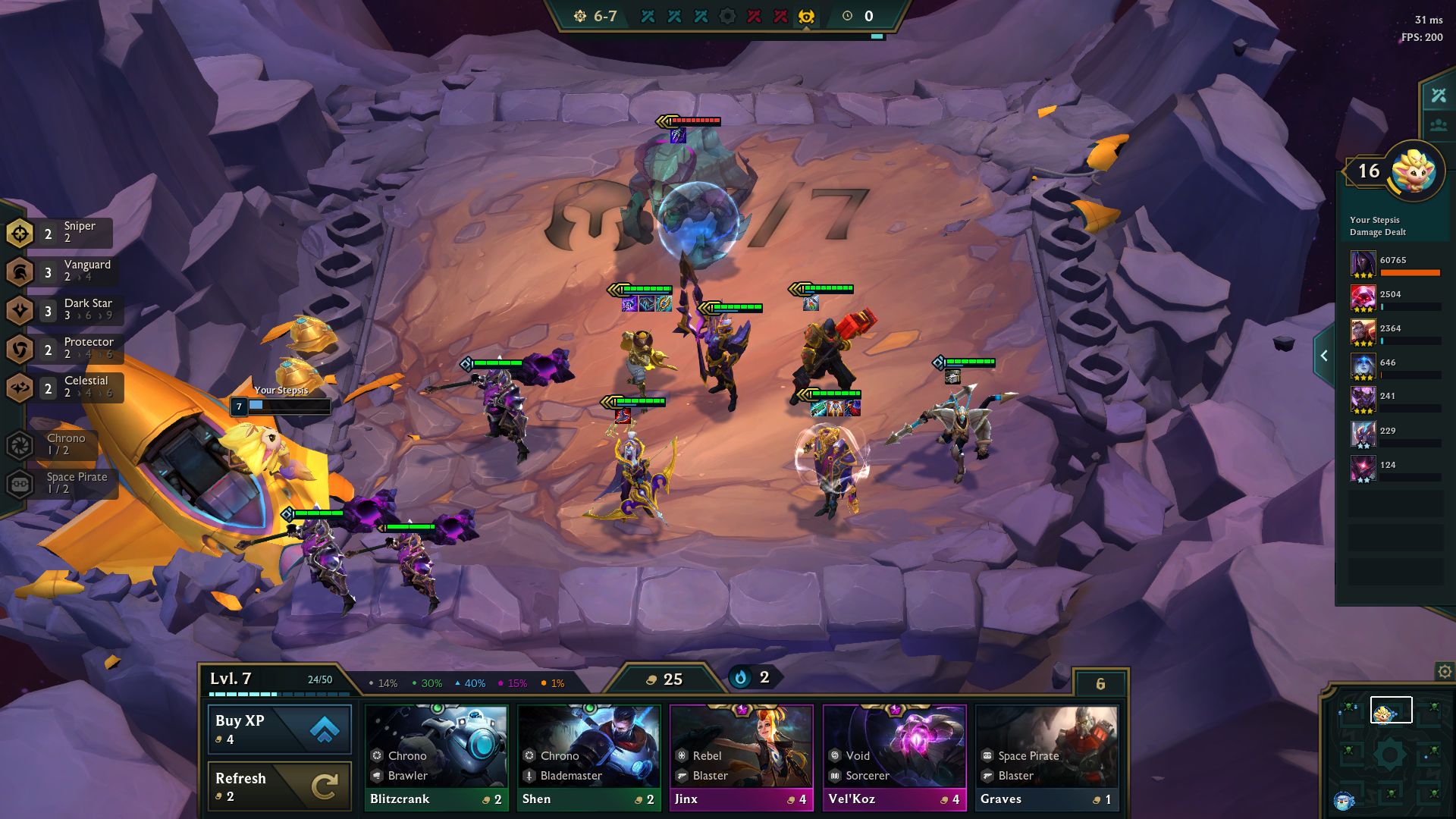1456x819 pixels.
Task: Expand the current round marker in stage tracker
Action: tap(805, 15)
